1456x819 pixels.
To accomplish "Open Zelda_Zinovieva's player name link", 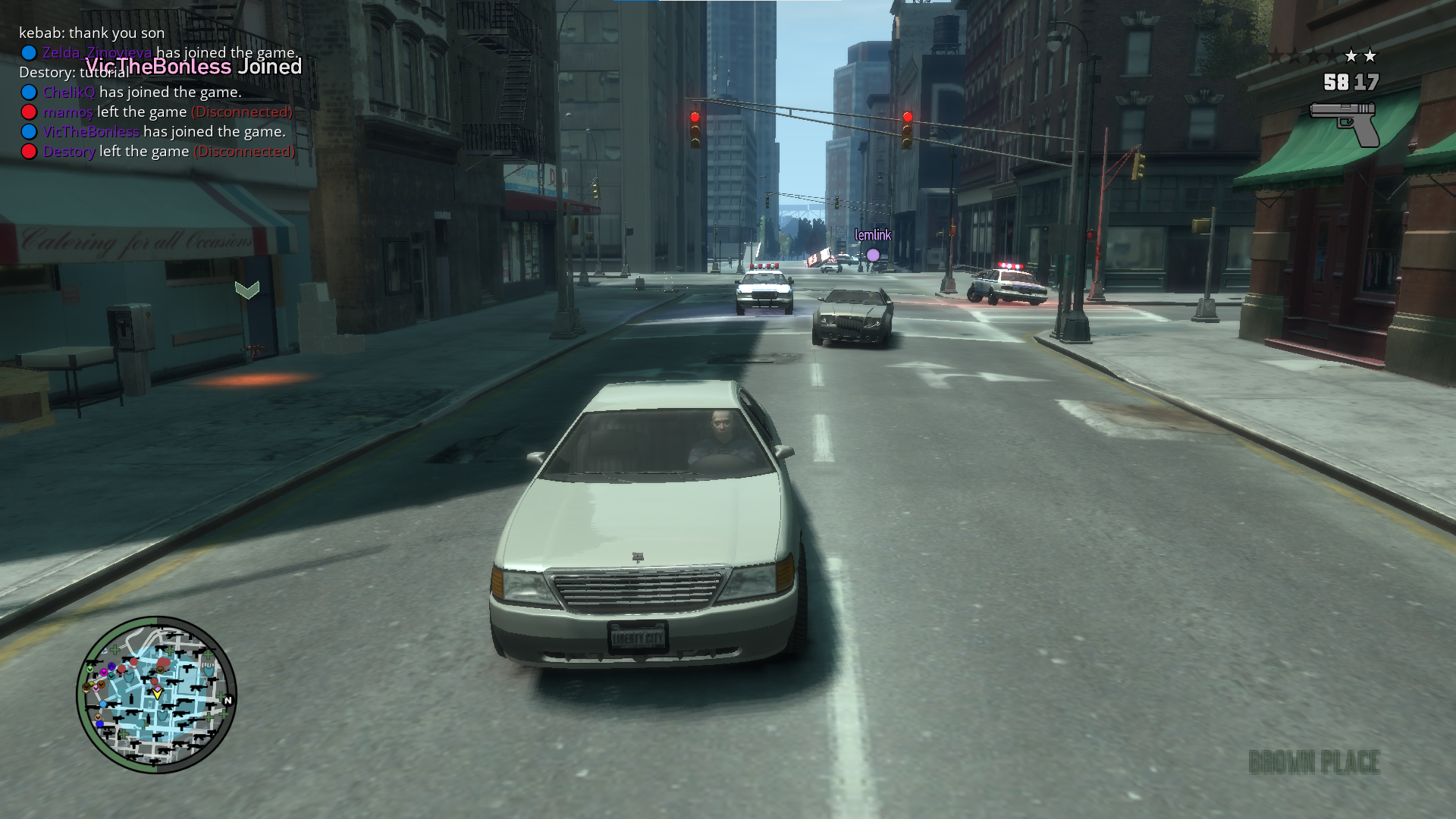I will point(97,52).
